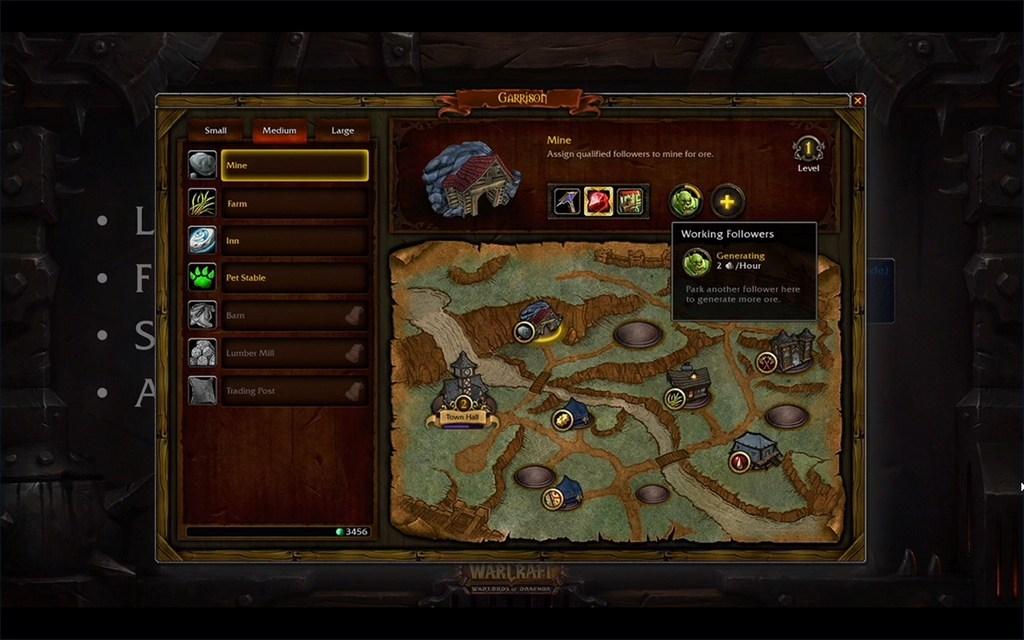The width and height of the screenshot is (1024, 640).
Task: Add a follower with the plus button
Action: [x=727, y=202]
